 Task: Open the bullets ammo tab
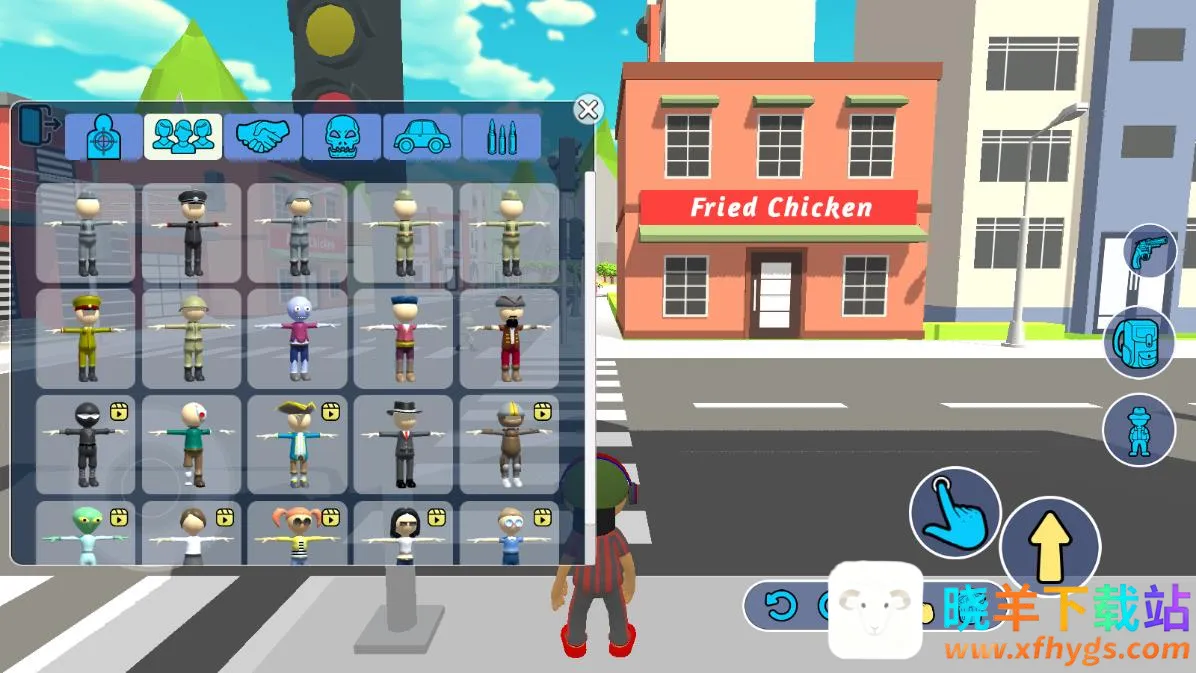pos(501,137)
